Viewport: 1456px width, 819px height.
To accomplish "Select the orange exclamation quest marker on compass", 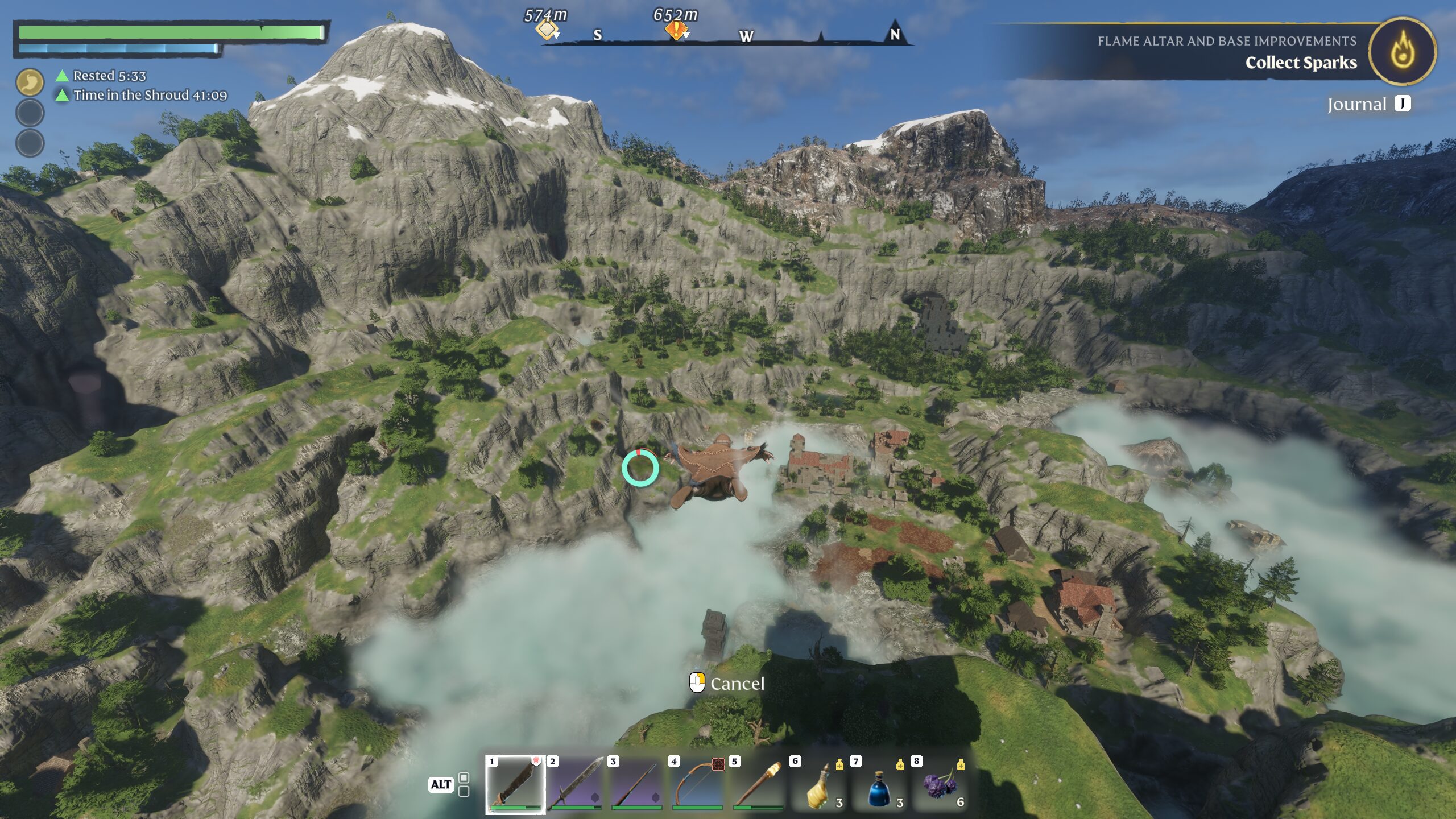I will tap(676, 30).
